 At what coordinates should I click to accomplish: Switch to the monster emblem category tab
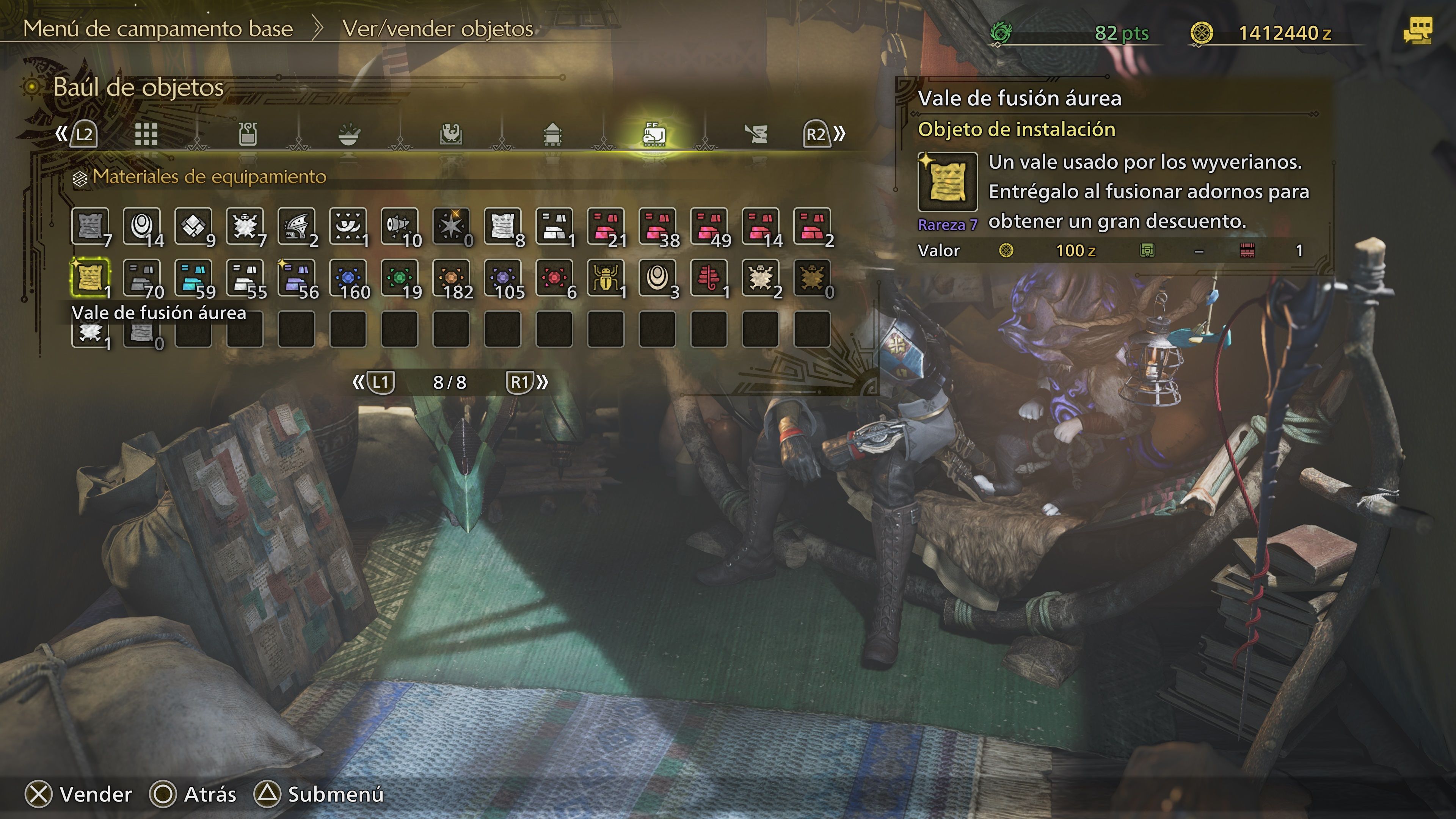pos(451,134)
